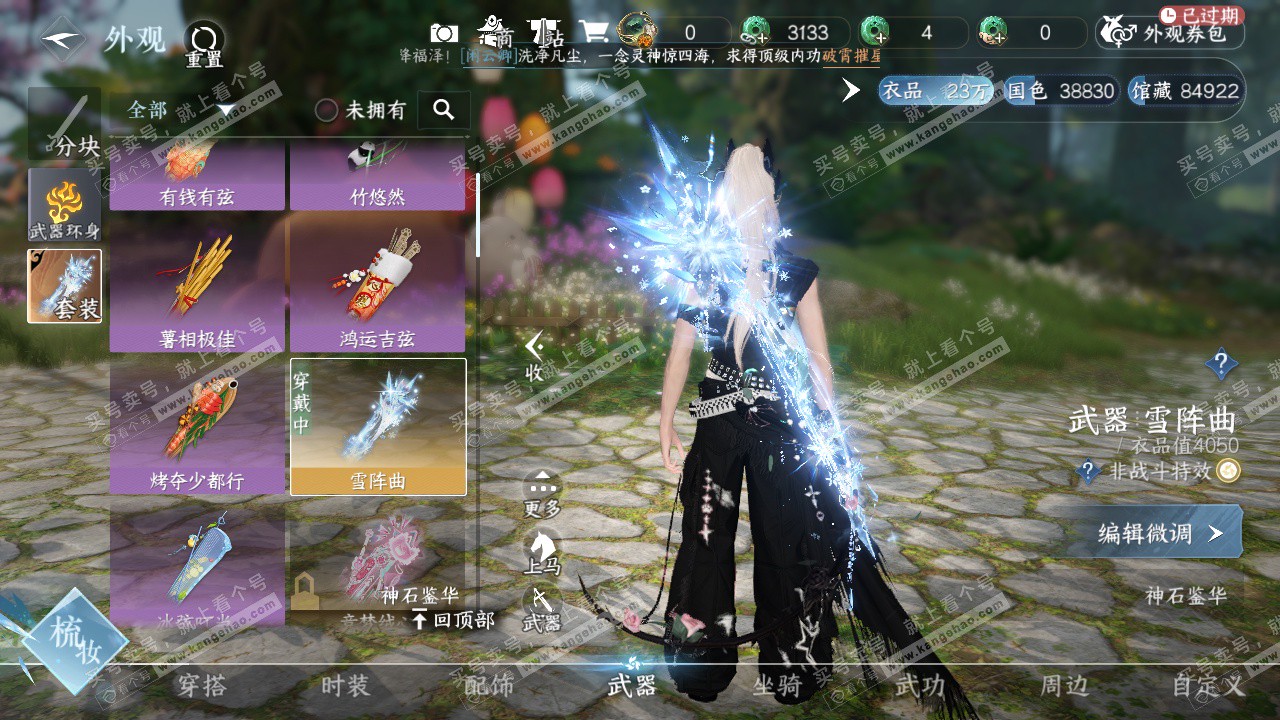Pick the equipped 雪阵曲 weapon skin
1280x720 pixels.
378,427
